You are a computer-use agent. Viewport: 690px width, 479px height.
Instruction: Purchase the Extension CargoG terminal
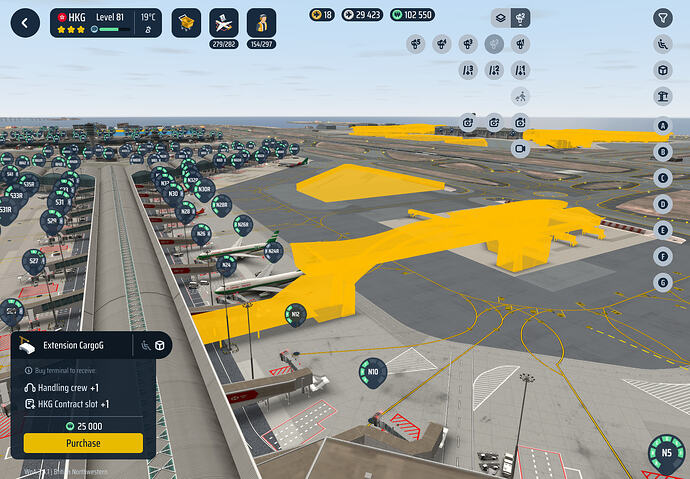pyautogui.click(x=83, y=443)
